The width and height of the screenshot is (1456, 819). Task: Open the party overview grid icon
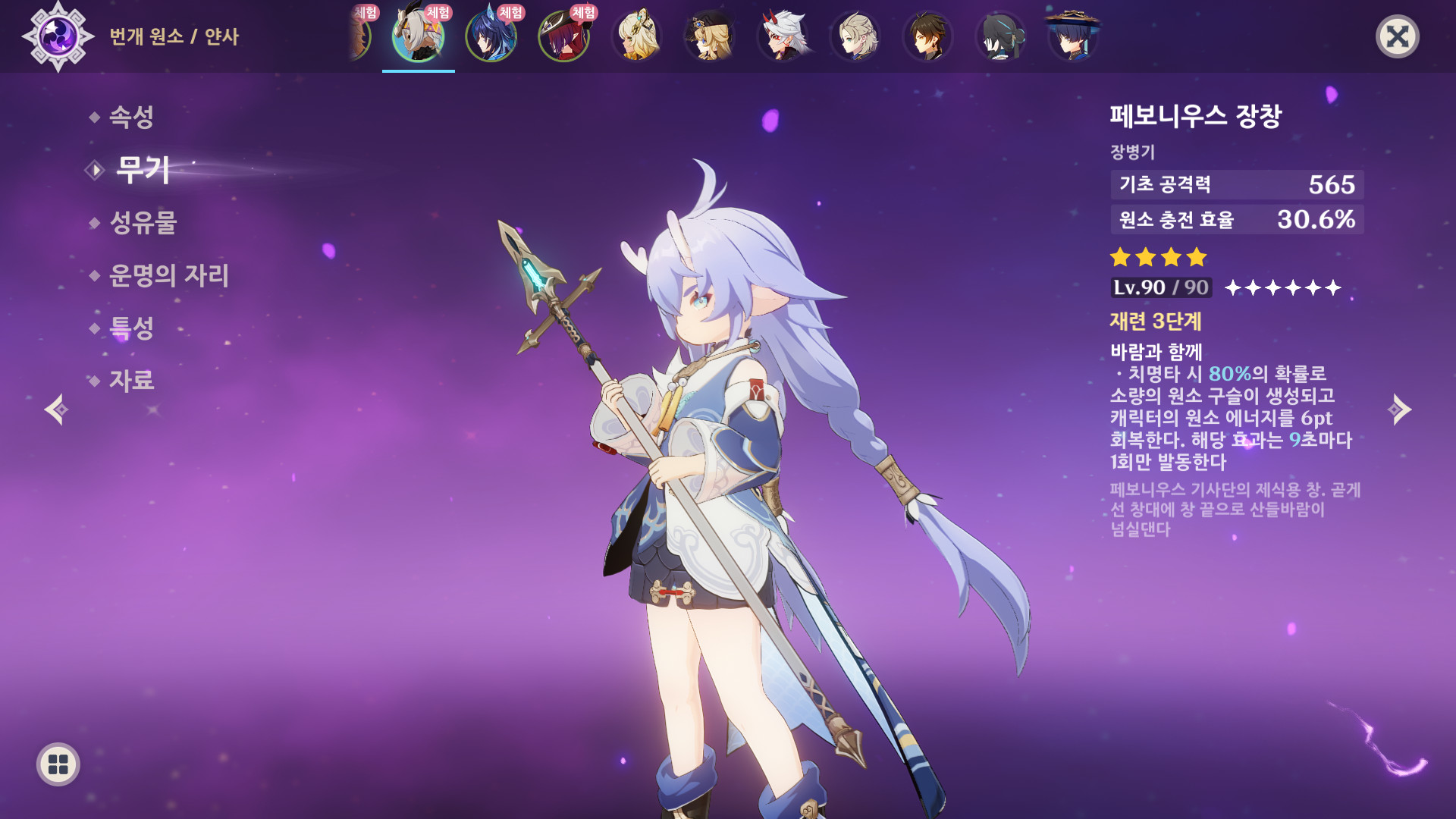point(57,764)
